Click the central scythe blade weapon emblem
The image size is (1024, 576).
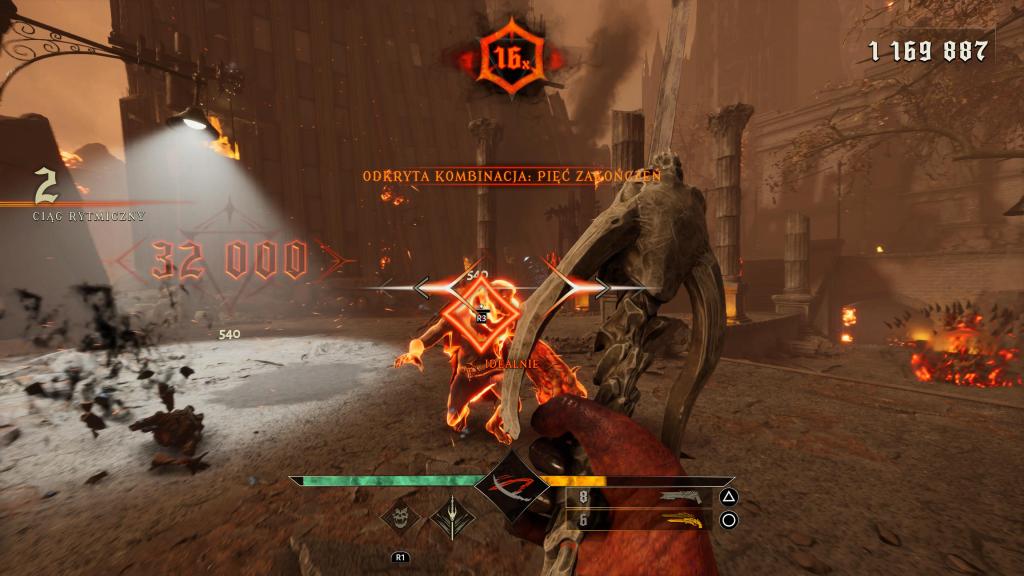click(511, 487)
